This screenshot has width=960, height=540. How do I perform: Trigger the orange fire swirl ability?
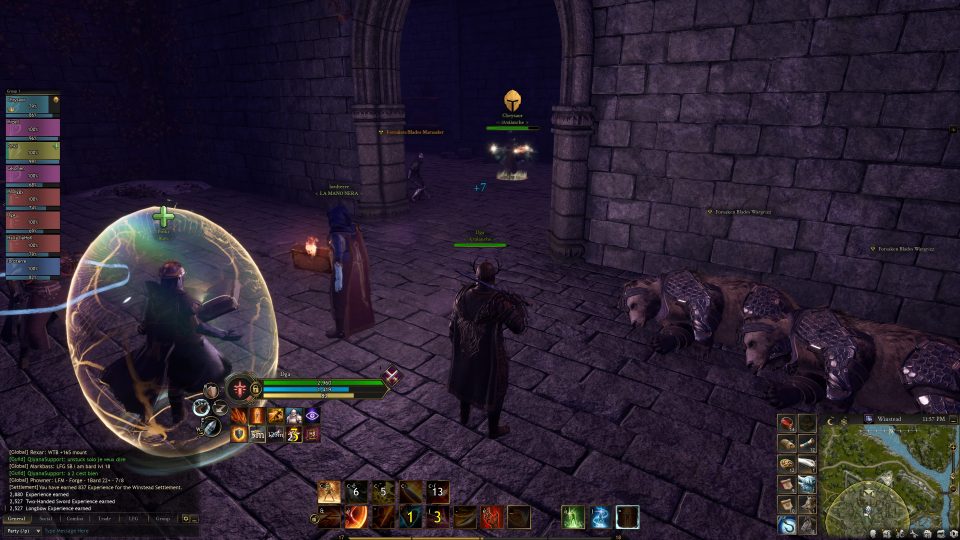tap(356, 517)
